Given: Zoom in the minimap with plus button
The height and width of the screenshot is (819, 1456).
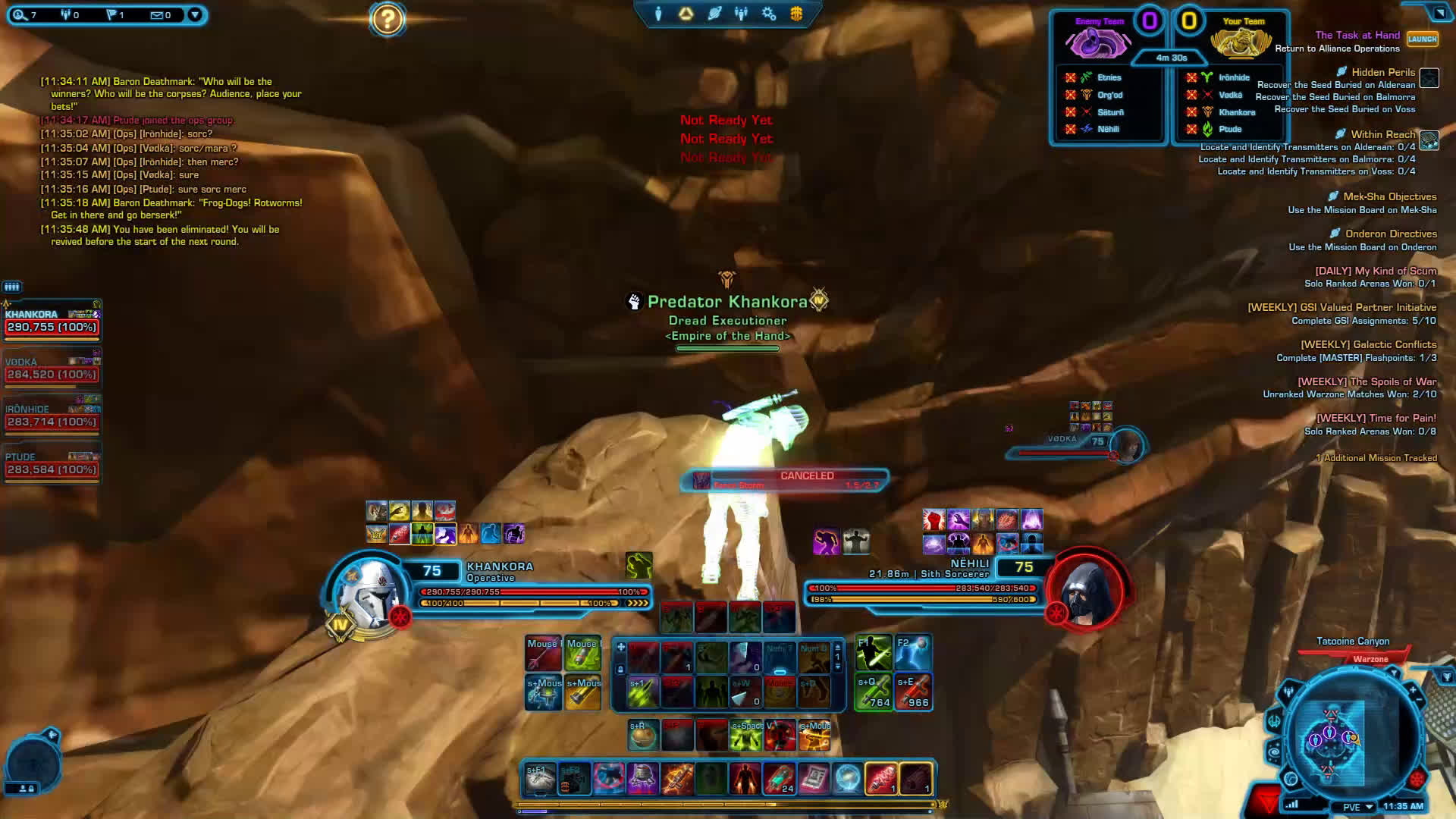Looking at the screenshot, I should click(x=1413, y=691).
